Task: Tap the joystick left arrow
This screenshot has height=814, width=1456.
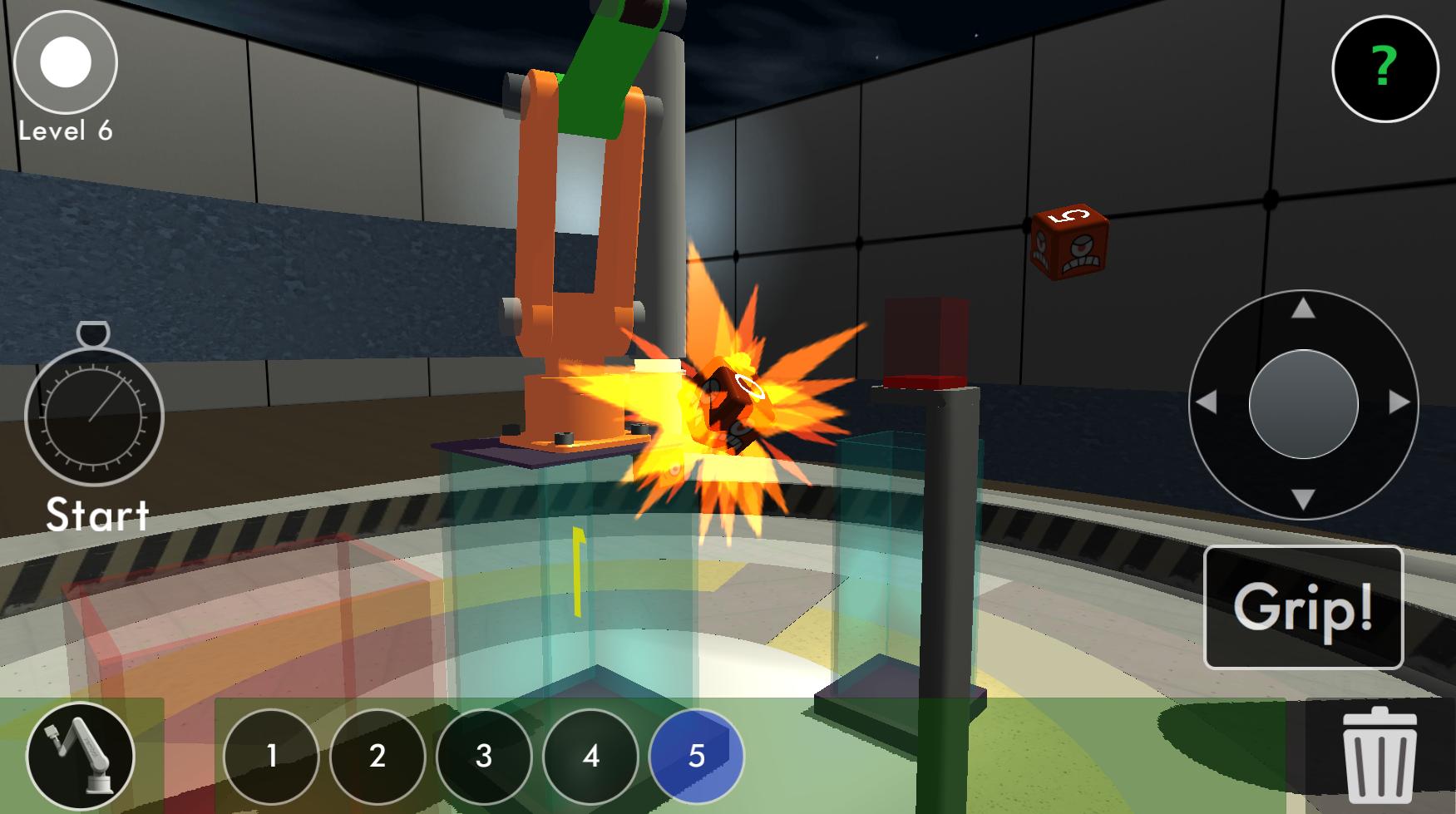Action: click(1207, 403)
